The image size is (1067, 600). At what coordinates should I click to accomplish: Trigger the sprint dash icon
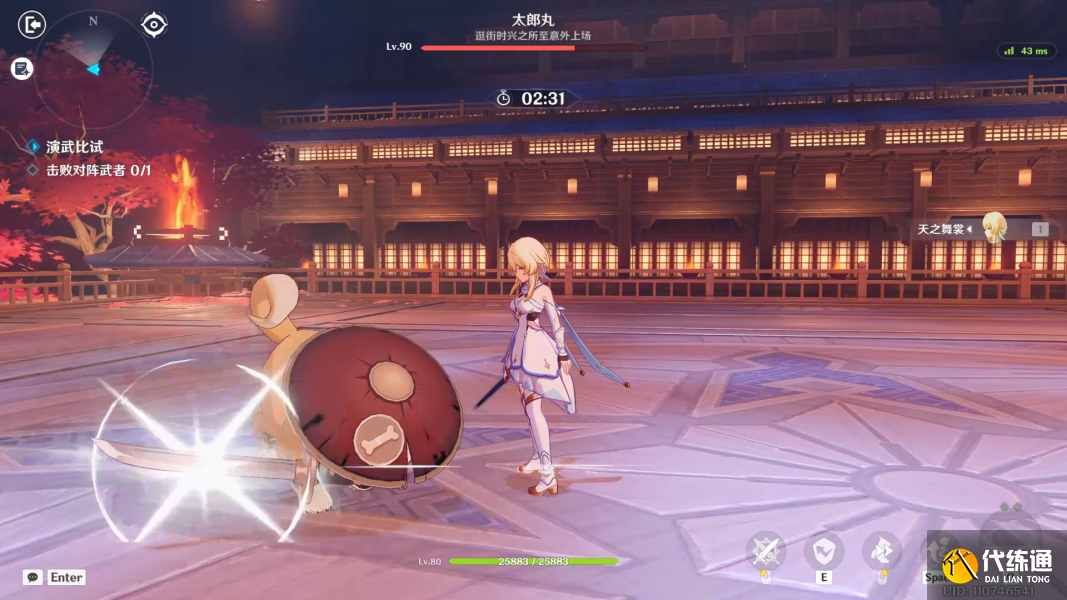pos(882,550)
